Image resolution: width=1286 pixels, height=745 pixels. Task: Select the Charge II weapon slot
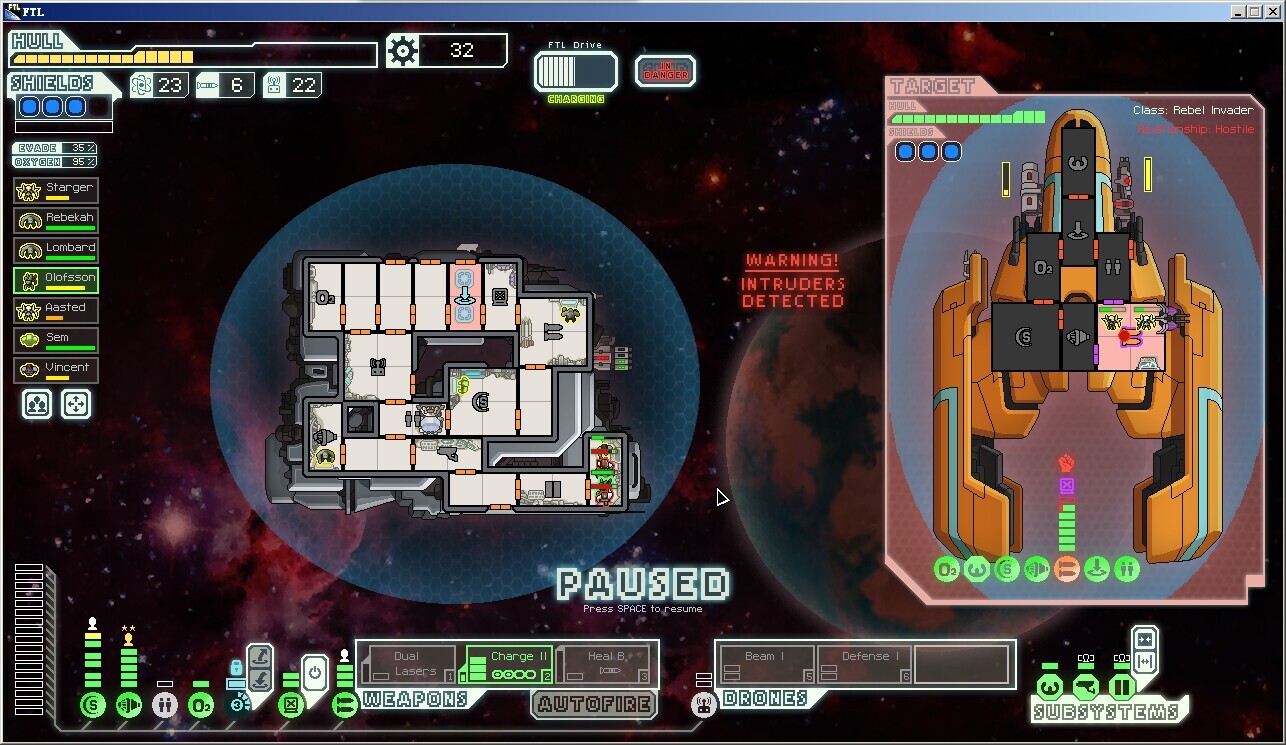click(509, 664)
